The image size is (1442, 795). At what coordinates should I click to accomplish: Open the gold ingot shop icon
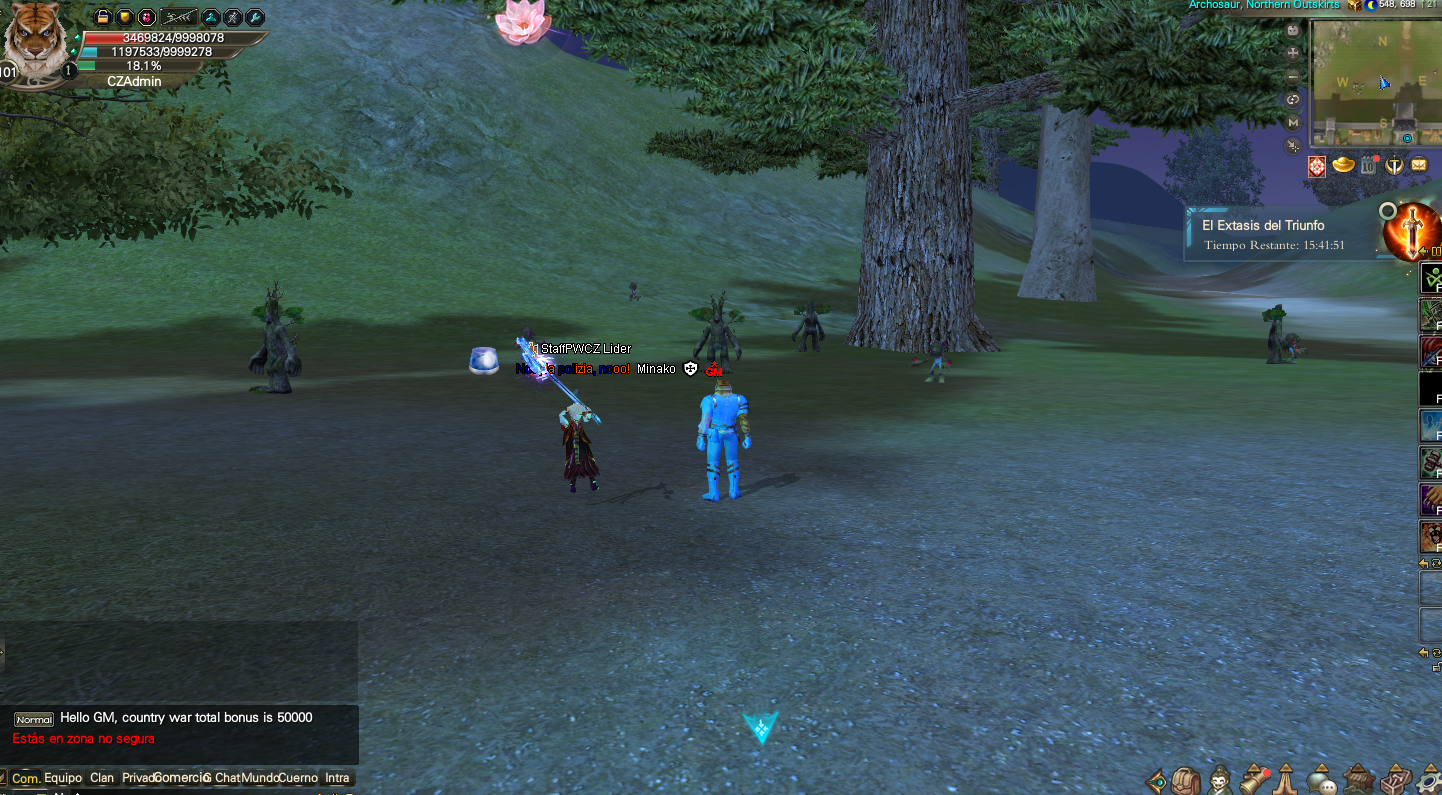pyautogui.click(x=1343, y=165)
